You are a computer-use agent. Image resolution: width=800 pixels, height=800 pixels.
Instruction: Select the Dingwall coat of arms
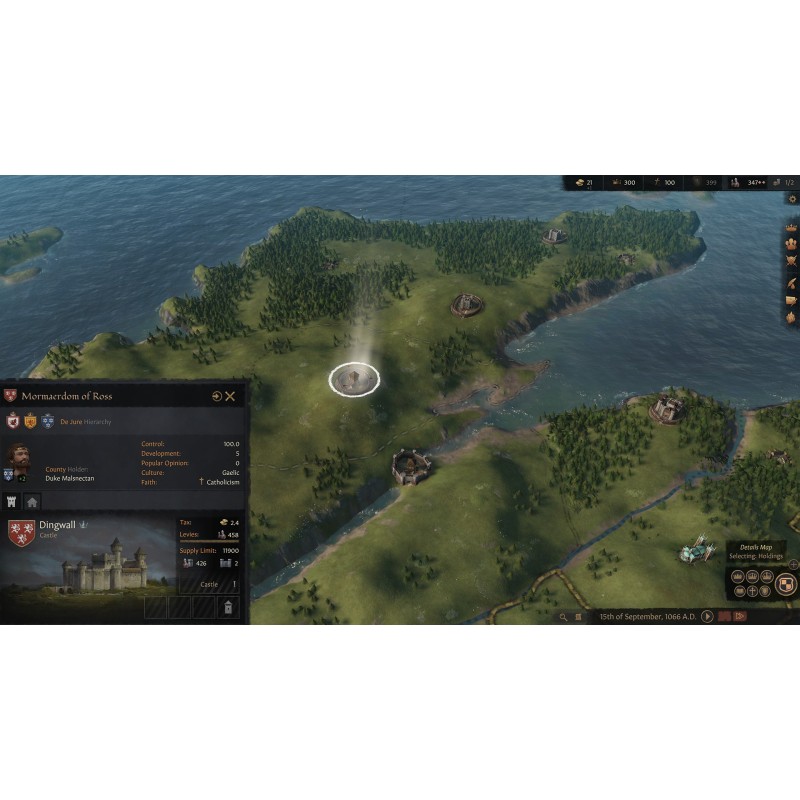point(20,533)
